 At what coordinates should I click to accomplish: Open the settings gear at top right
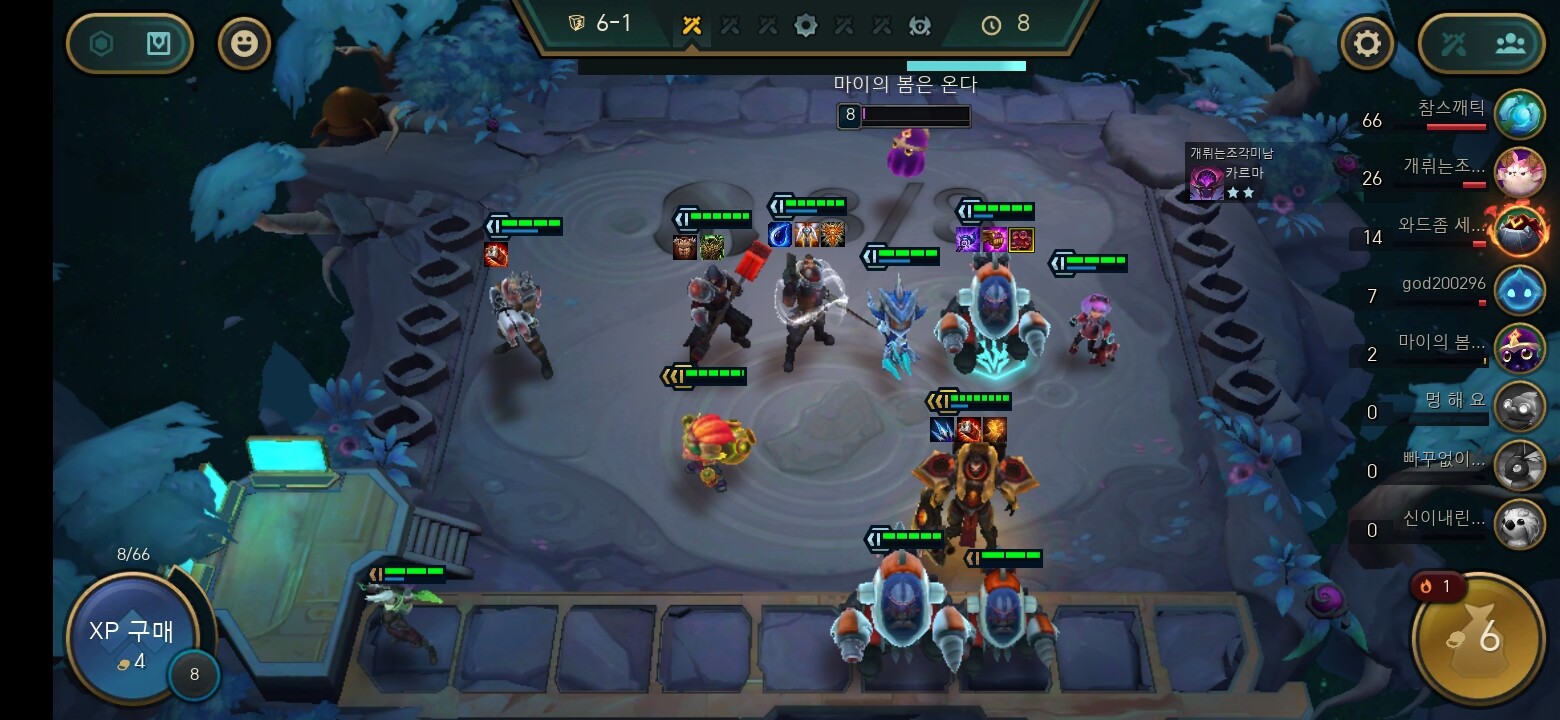pos(1367,43)
